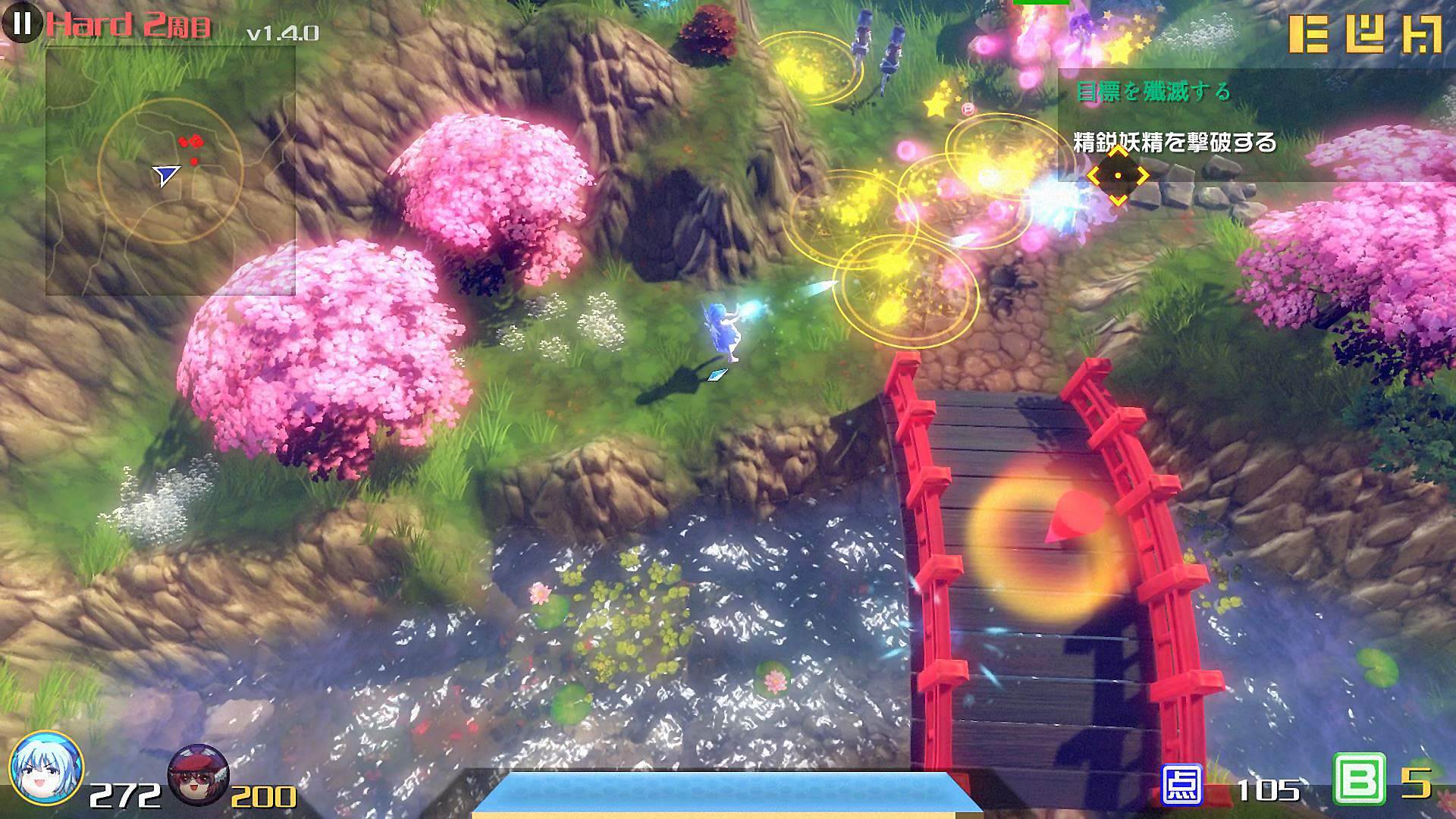This screenshot has width=1456, height=819.
Task: Toggle the player arrow on the minimap
Action: (x=168, y=175)
